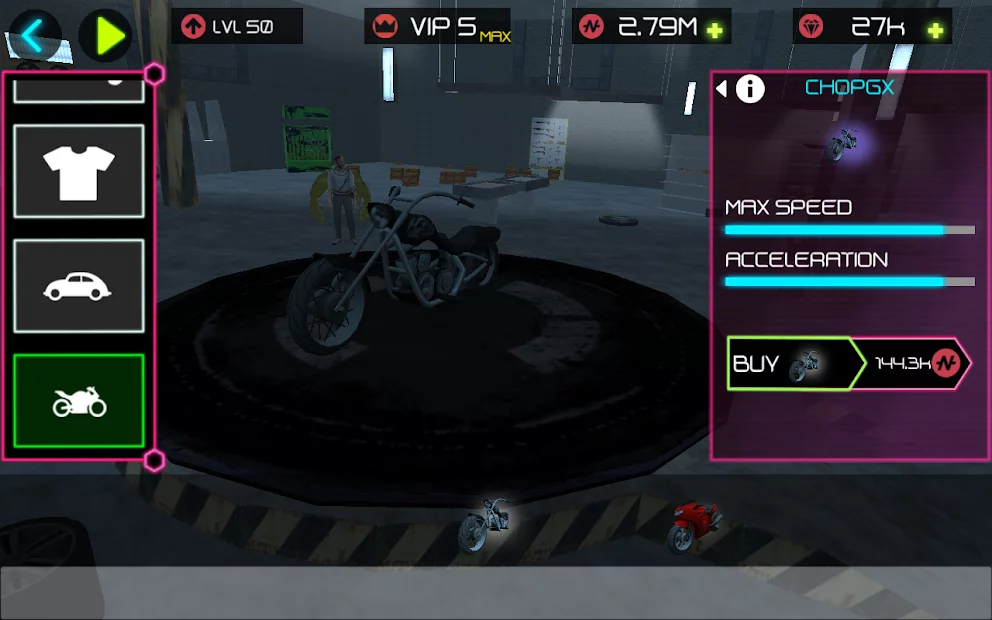Image resolution: width=992 pixels, height=620 pixels.
Task: Add more cash with the green plus
Action: [714, 30]
